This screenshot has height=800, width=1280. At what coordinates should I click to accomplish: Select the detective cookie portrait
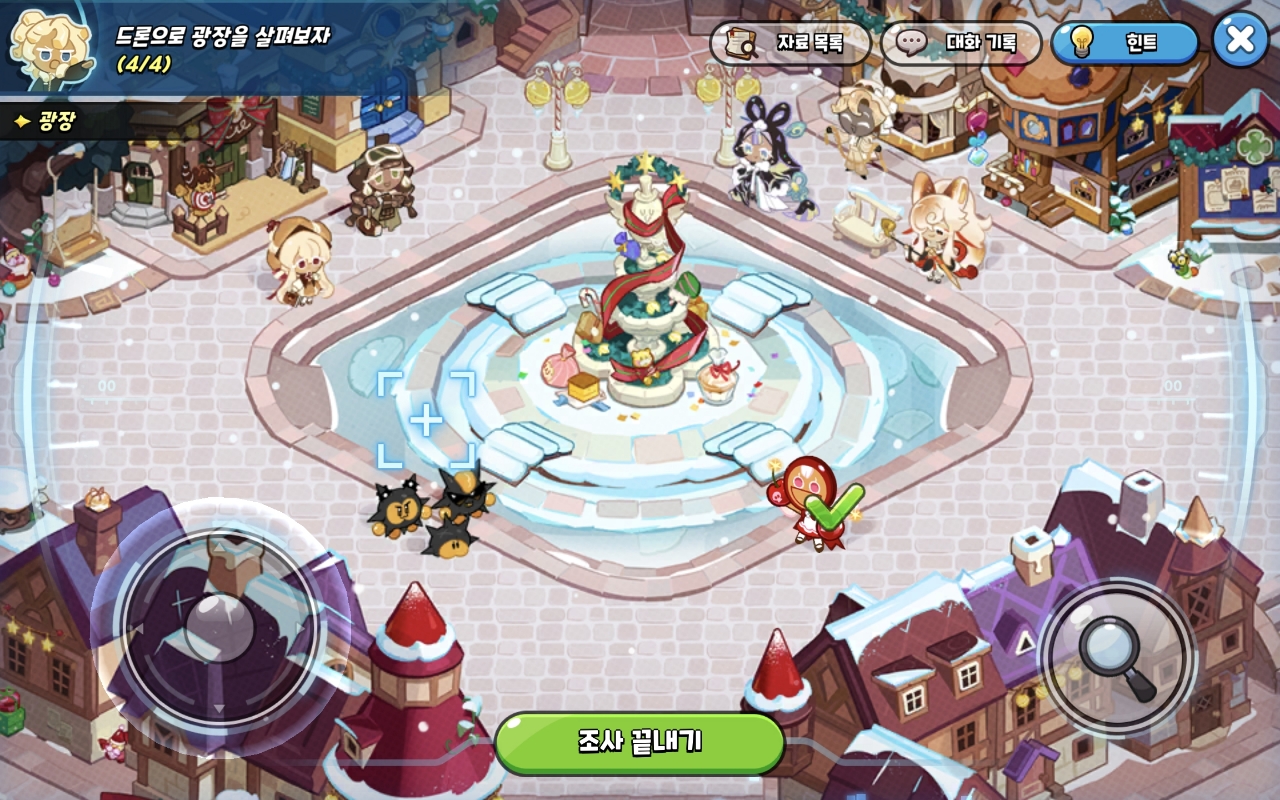[48, 47]
